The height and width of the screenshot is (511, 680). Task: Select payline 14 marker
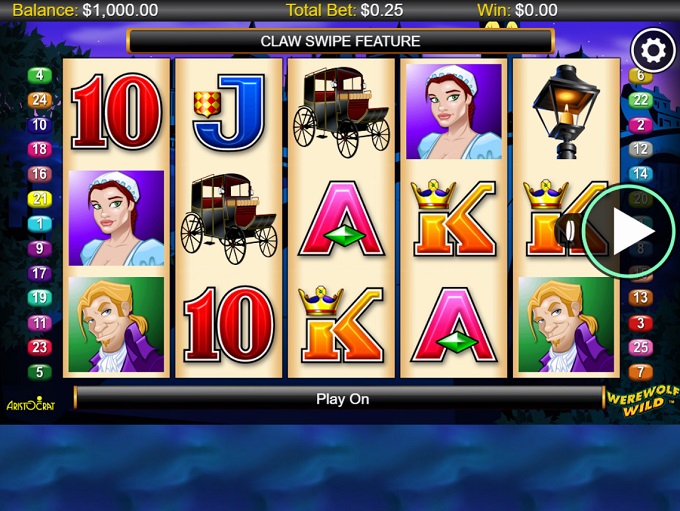[641, 174]
